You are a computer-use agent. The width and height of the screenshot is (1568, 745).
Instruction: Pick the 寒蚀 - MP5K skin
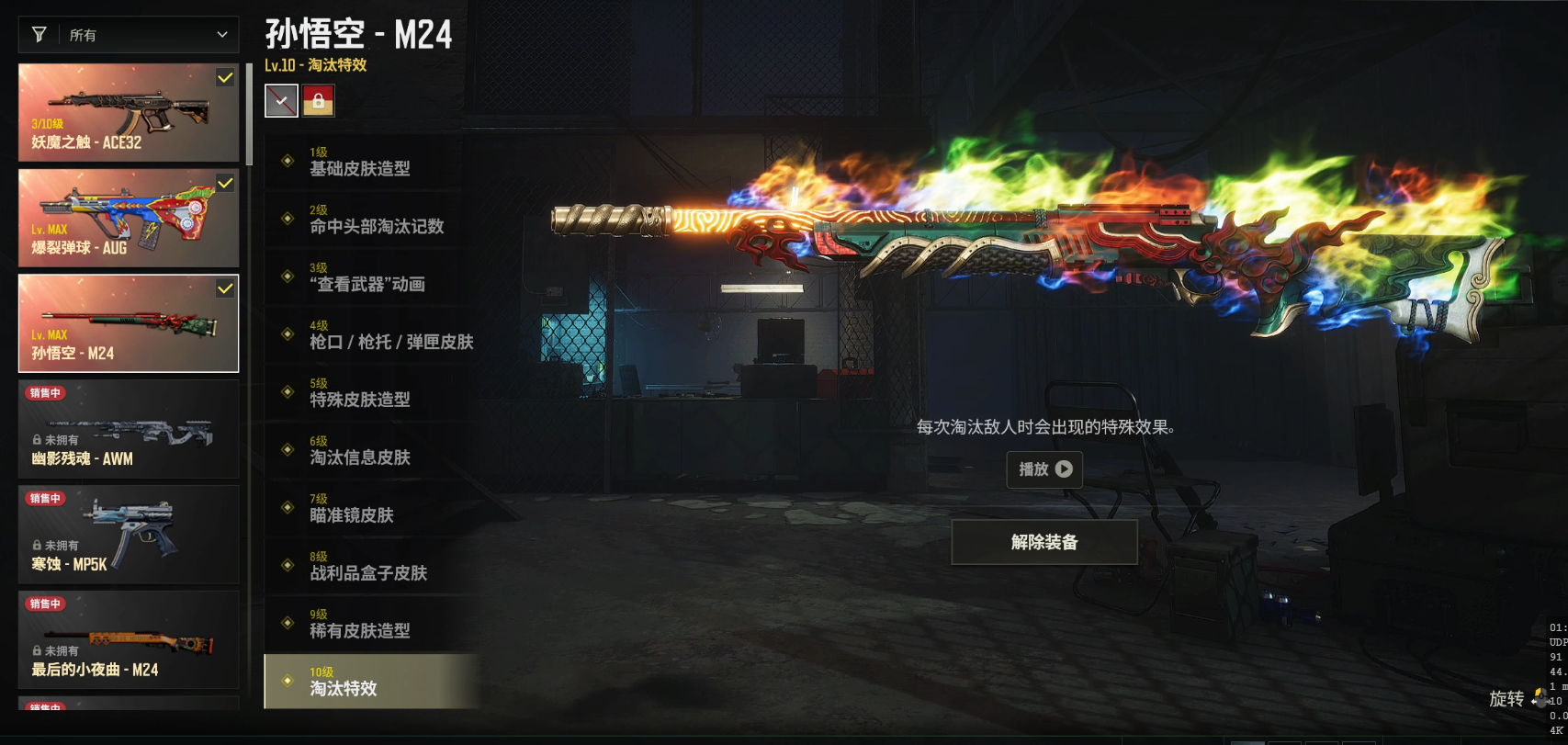(x=129, y=536)
